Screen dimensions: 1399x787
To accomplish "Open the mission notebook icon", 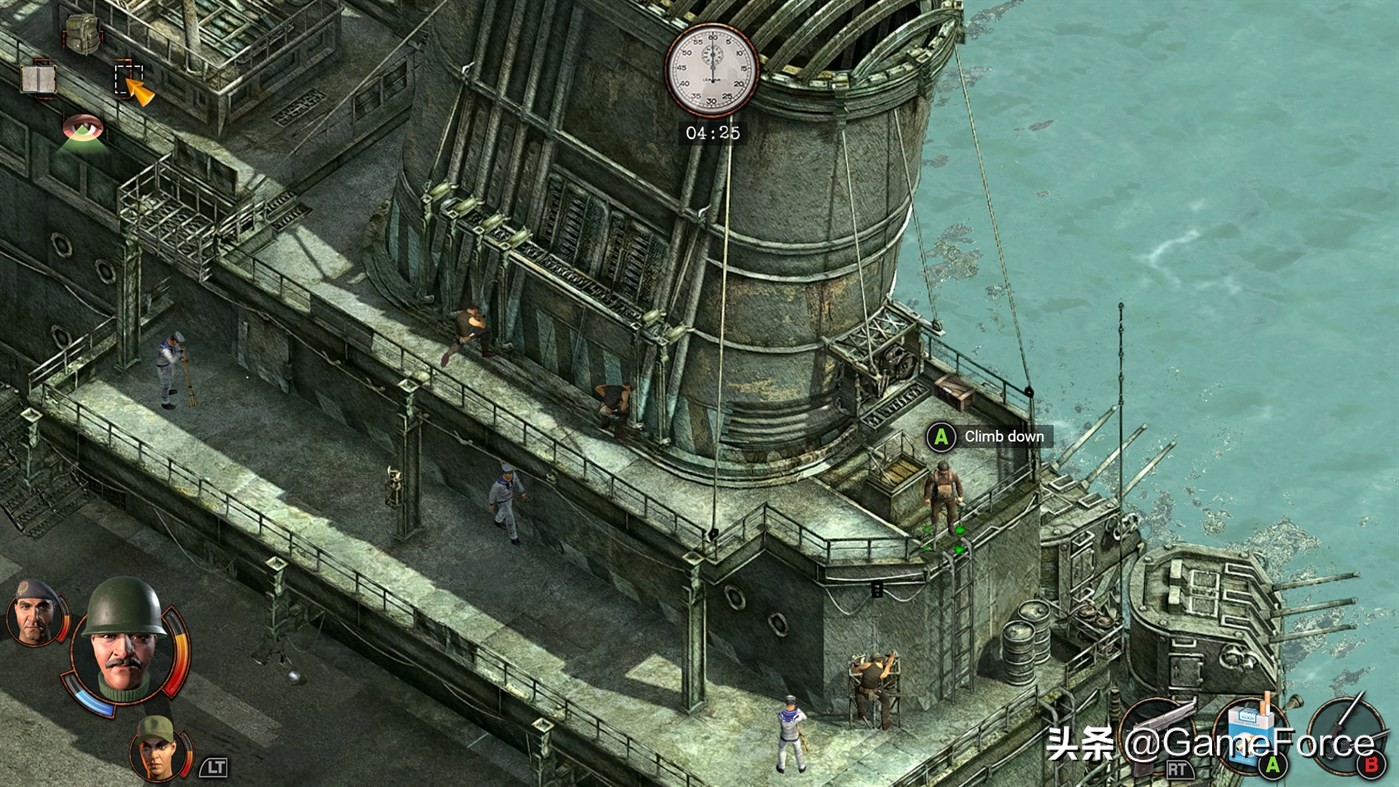I will click(38, 78).
